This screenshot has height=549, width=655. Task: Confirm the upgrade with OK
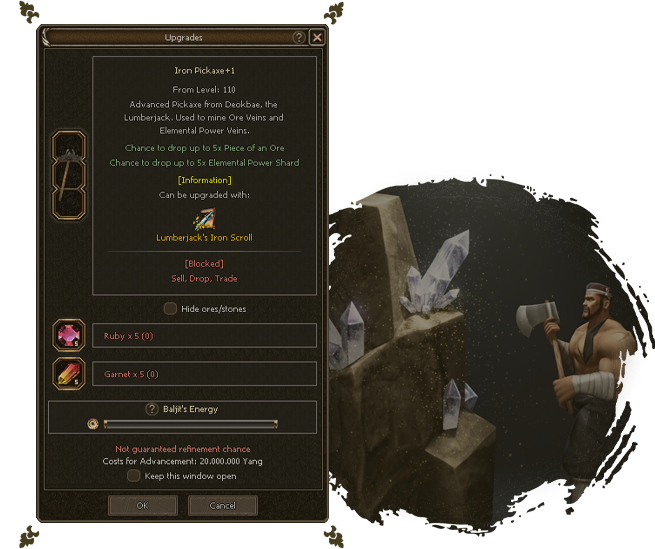coord(142,506)
